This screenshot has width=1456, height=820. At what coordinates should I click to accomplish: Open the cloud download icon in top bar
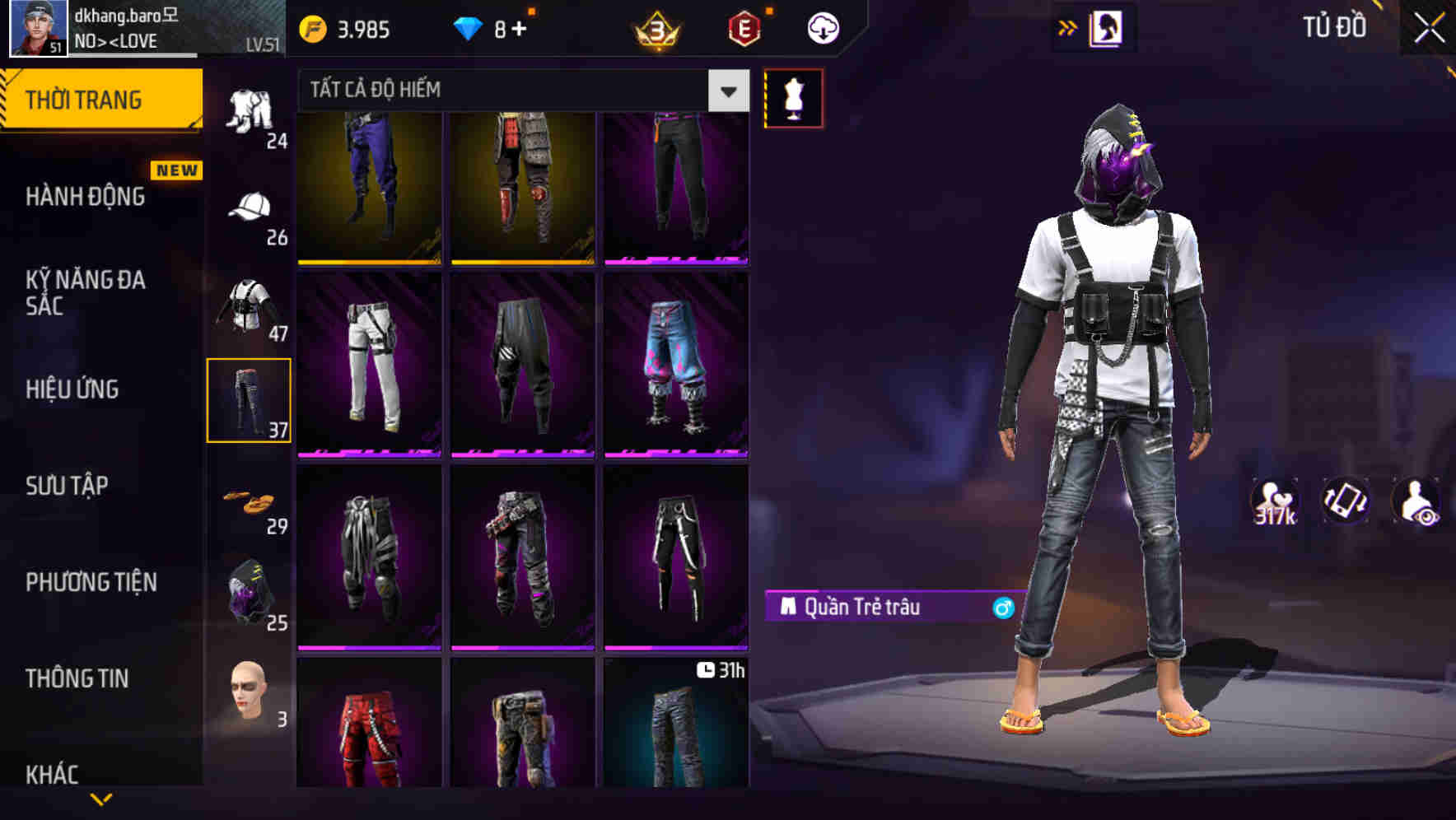coord(824,27)
